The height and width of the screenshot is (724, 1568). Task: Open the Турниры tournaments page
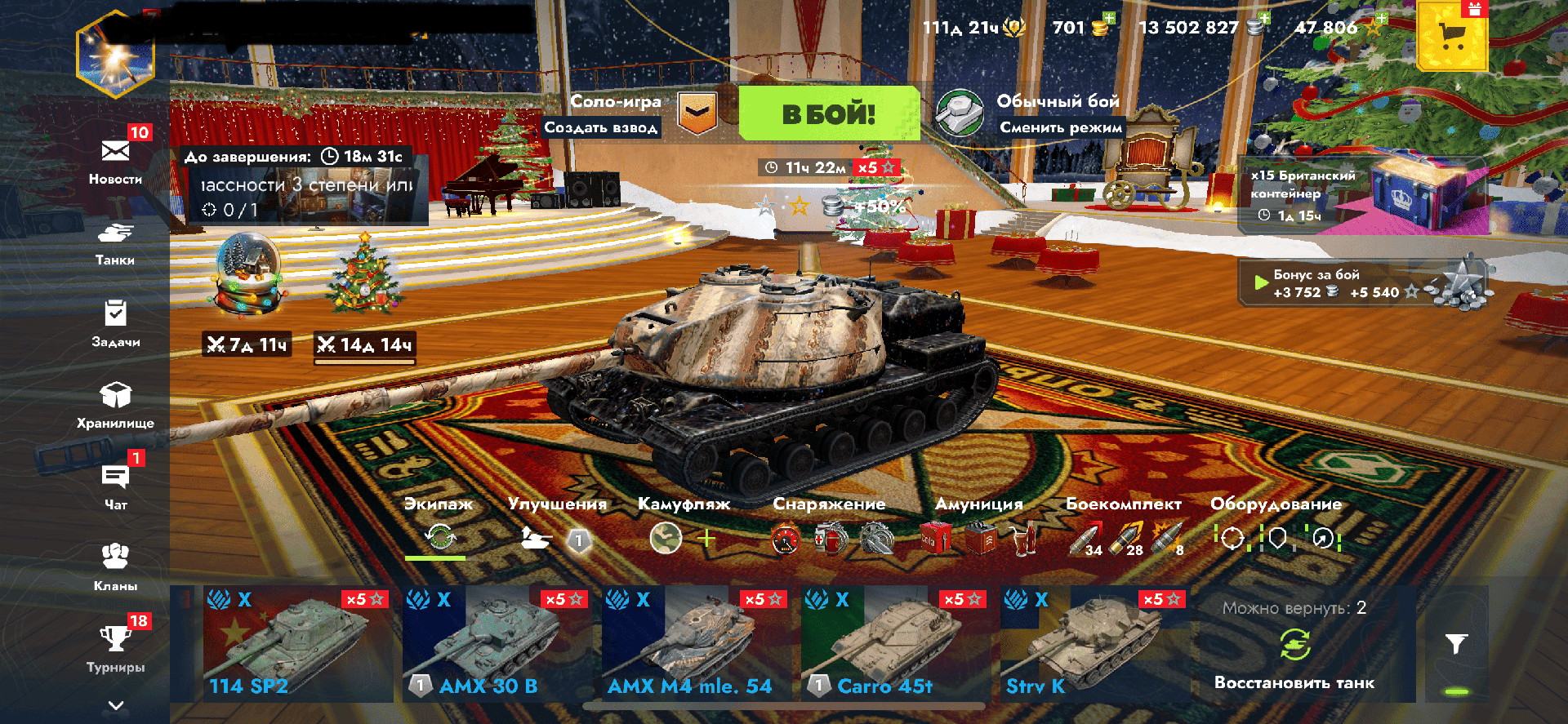pyautogui.click(x=115, y=648)
